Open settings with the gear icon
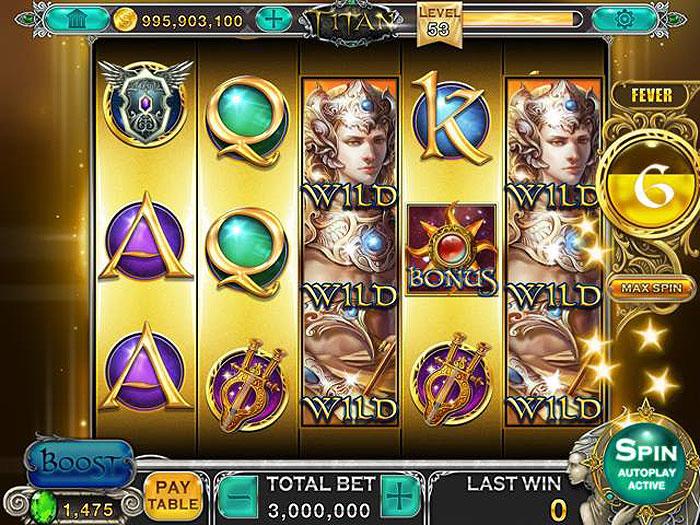Viewport: 700px width, 525px height. click(625, 18)
